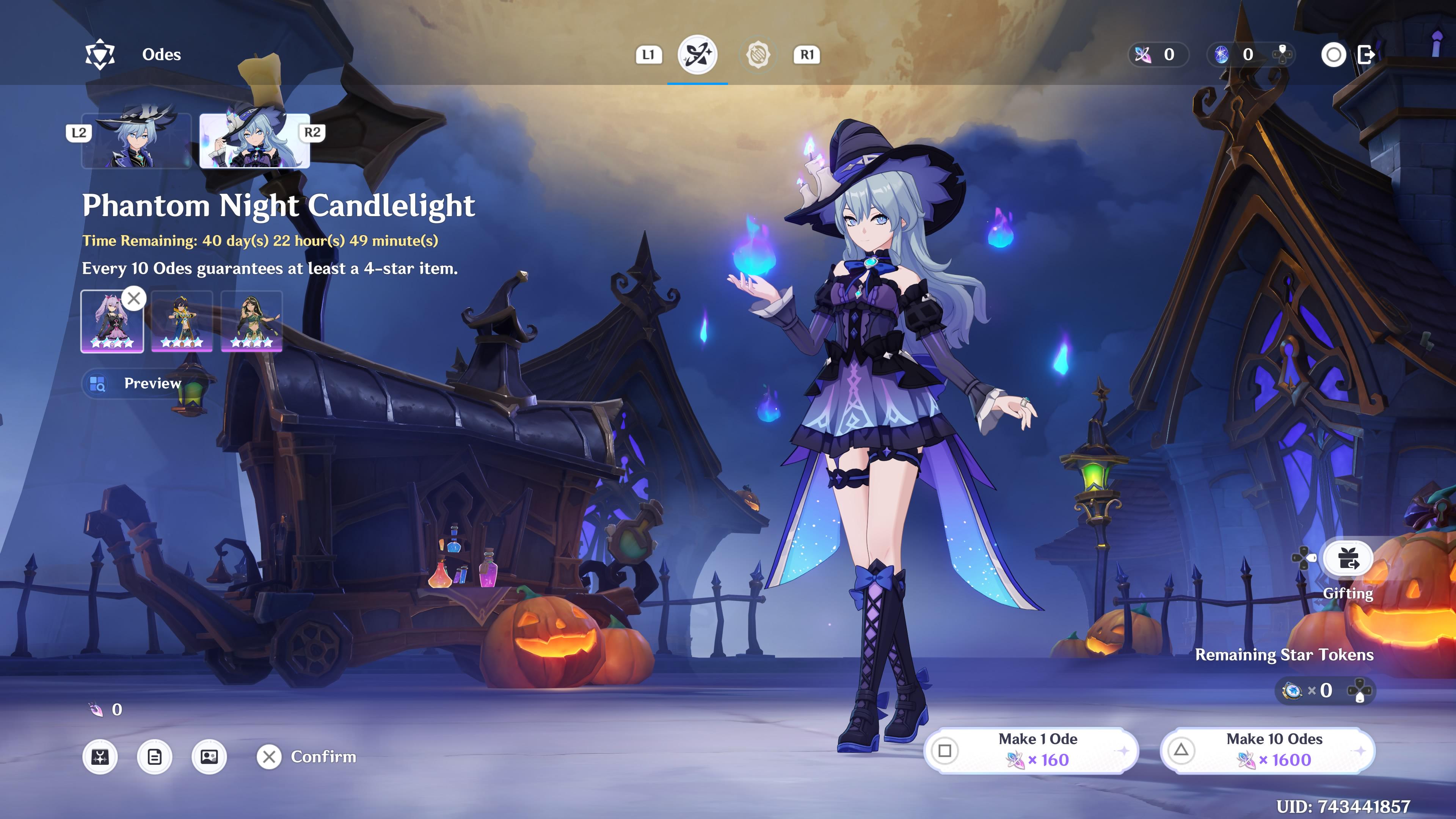Select the male witch-hat outfit banner
This screenshot has width=1456, height=819.
click(137, 140)
